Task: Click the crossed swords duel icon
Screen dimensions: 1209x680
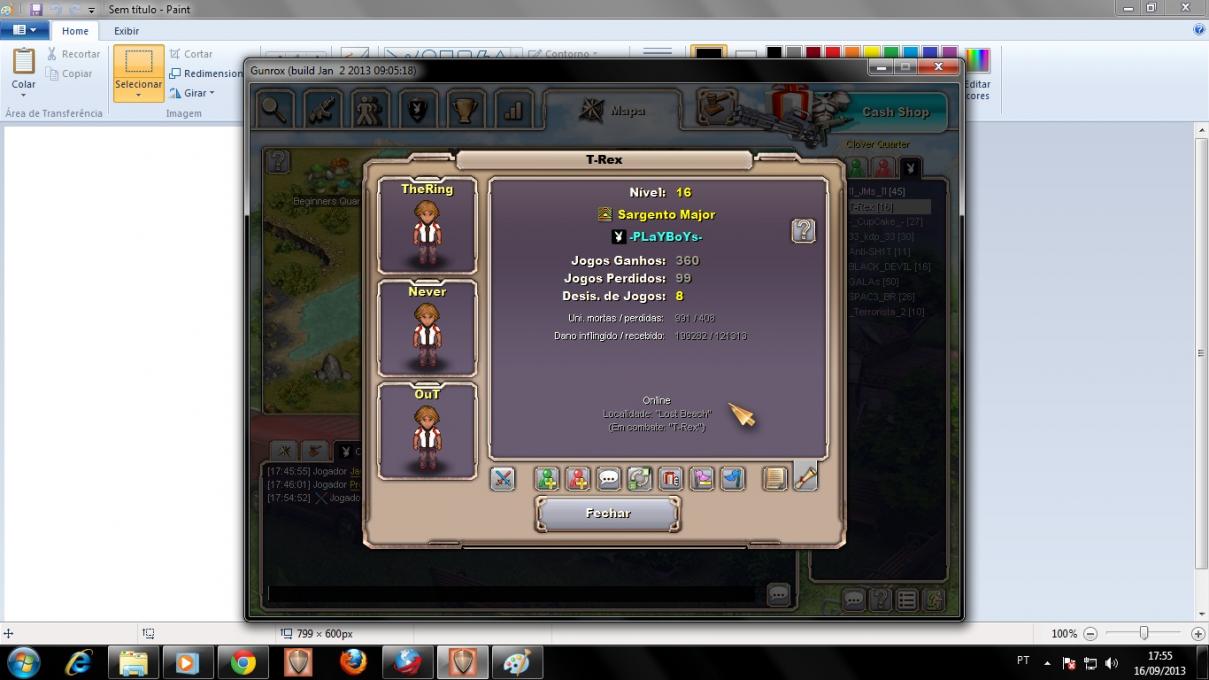Action: click(x=502, y=479)
